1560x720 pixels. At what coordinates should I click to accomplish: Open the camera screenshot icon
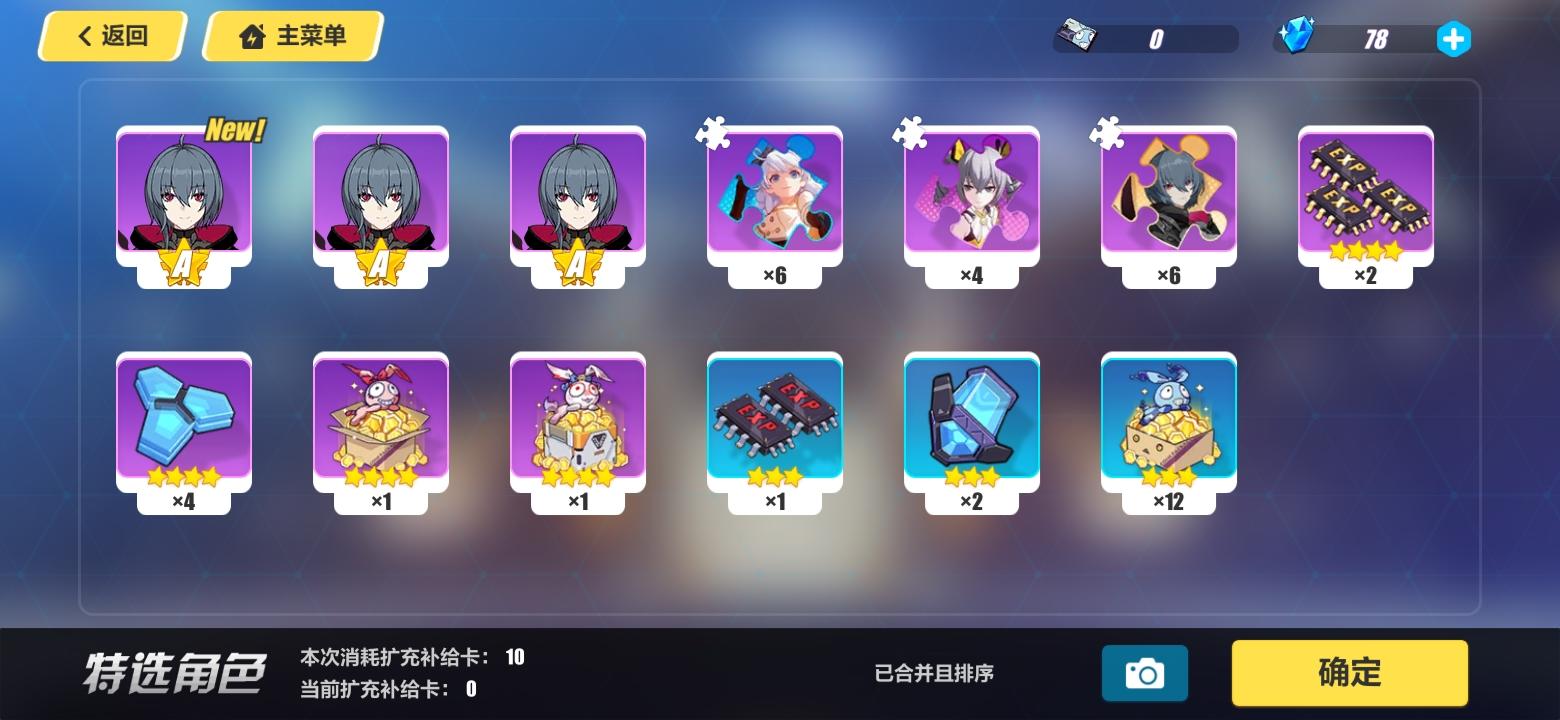tap(1145, 673)
